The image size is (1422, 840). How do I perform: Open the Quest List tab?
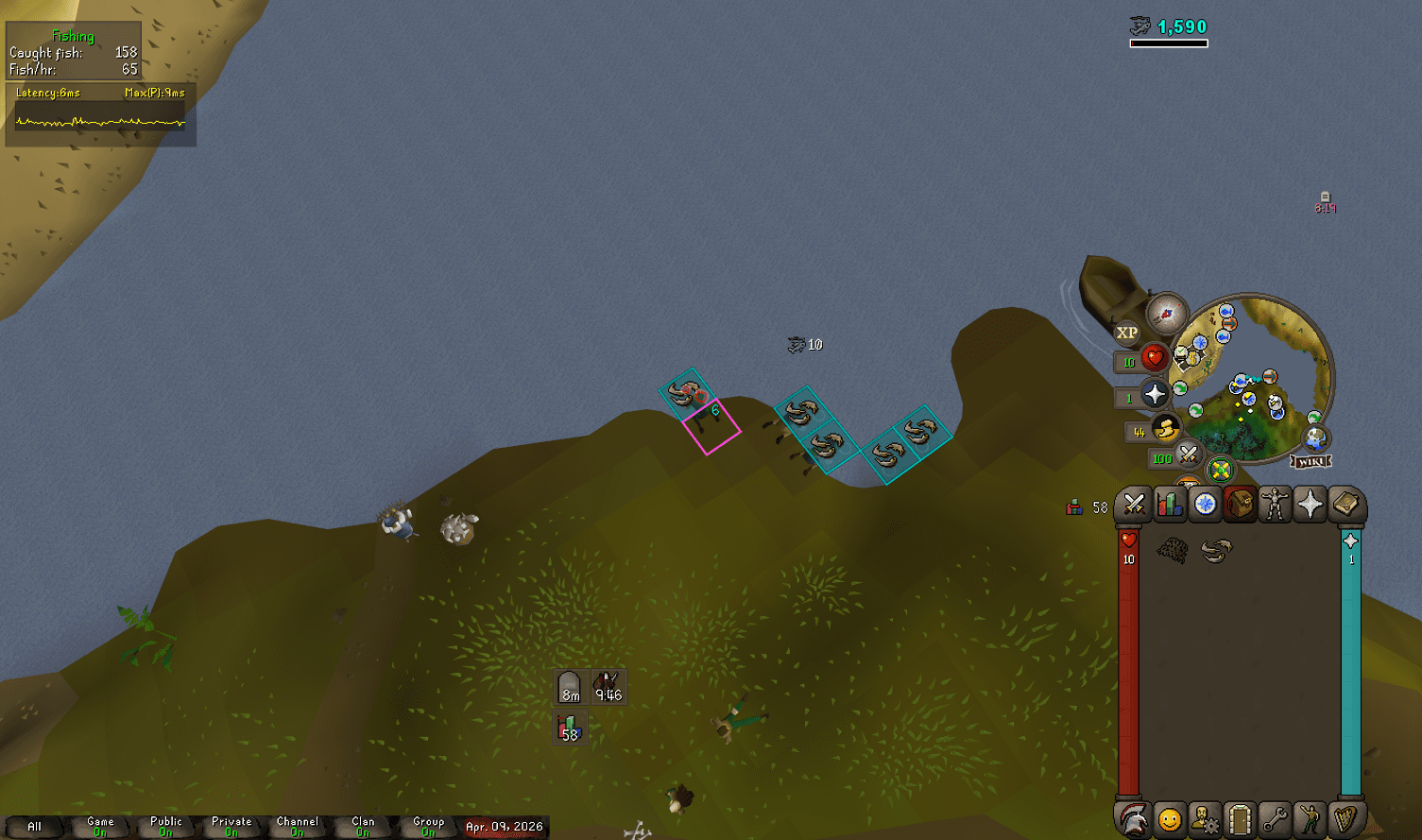(x=1205, y=505)
